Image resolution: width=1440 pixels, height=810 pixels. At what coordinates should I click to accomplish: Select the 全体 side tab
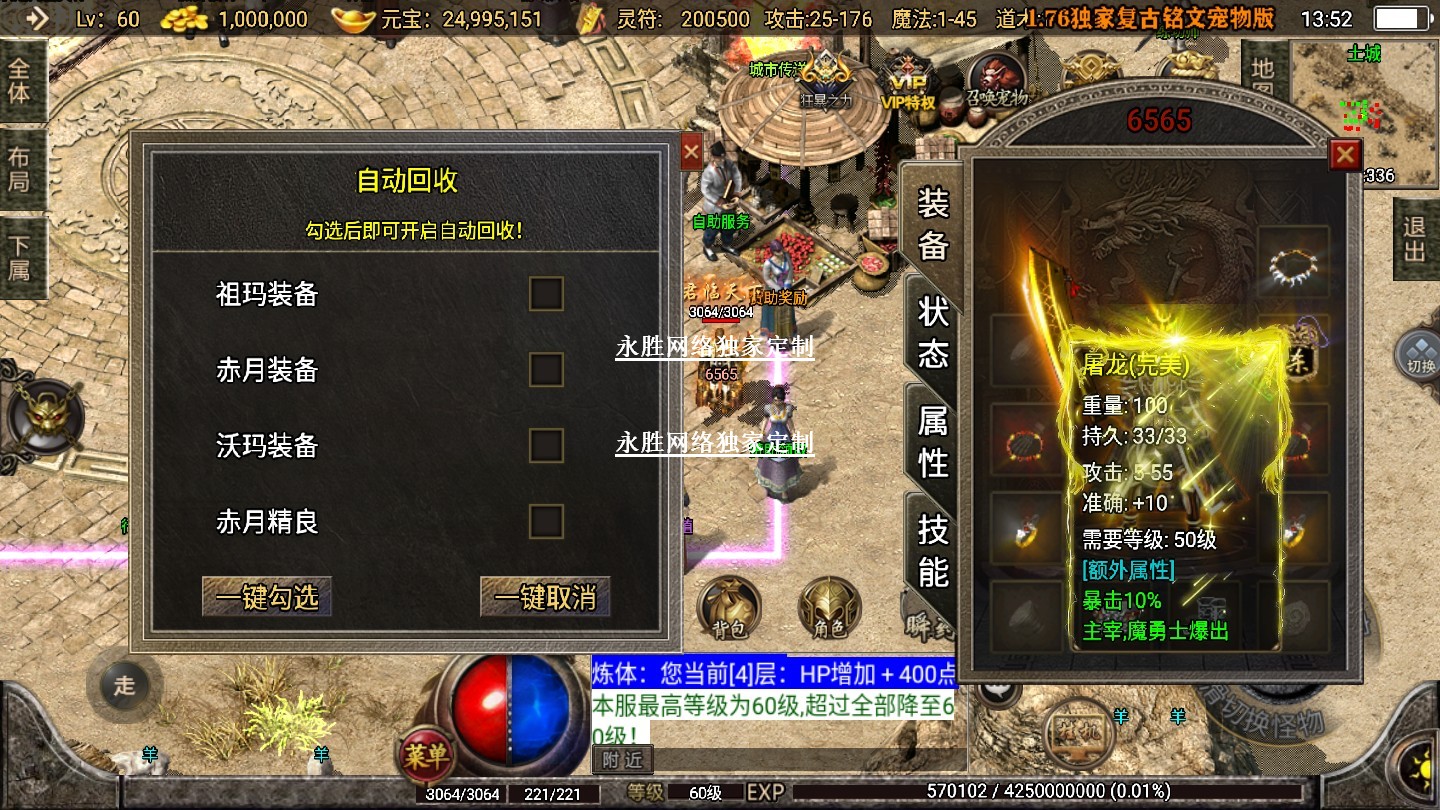(19, 81)
